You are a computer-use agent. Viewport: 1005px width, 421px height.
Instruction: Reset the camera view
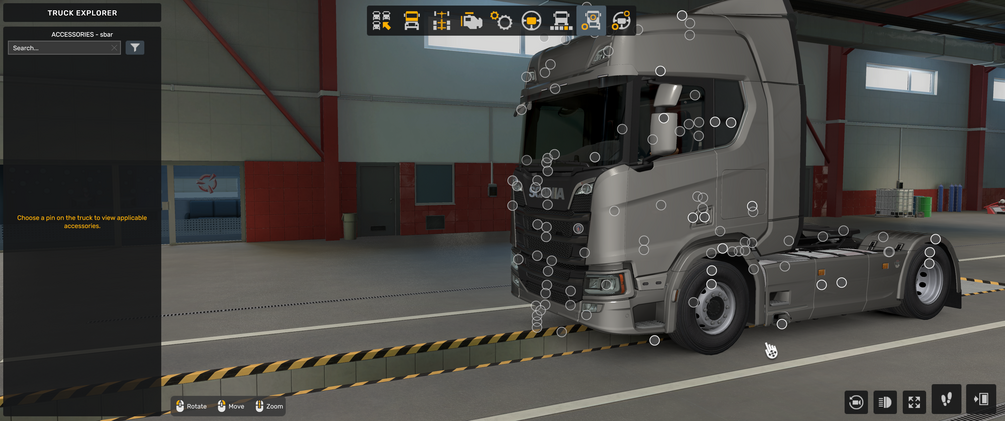[x=856, y=402]
